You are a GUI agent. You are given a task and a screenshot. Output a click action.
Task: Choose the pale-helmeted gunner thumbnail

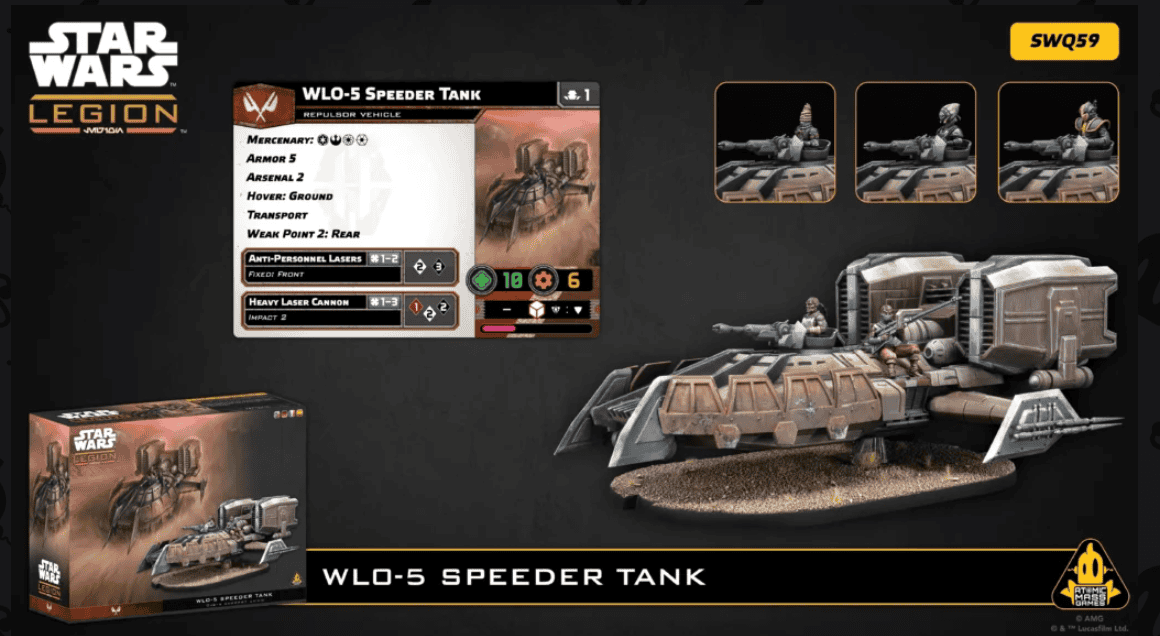(x=916, y=141)
